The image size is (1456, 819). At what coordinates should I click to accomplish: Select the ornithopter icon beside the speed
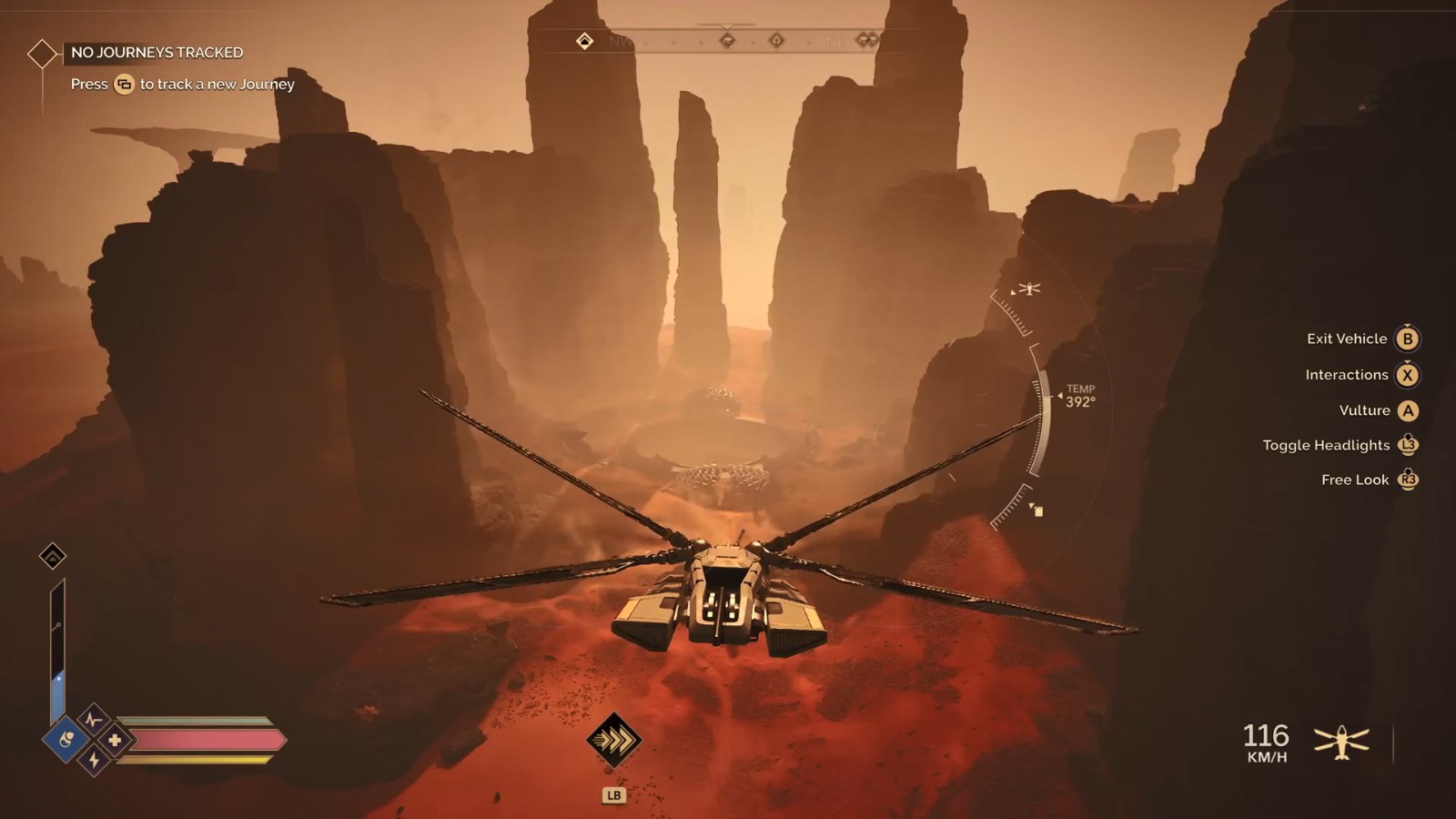pos(1341,743)
